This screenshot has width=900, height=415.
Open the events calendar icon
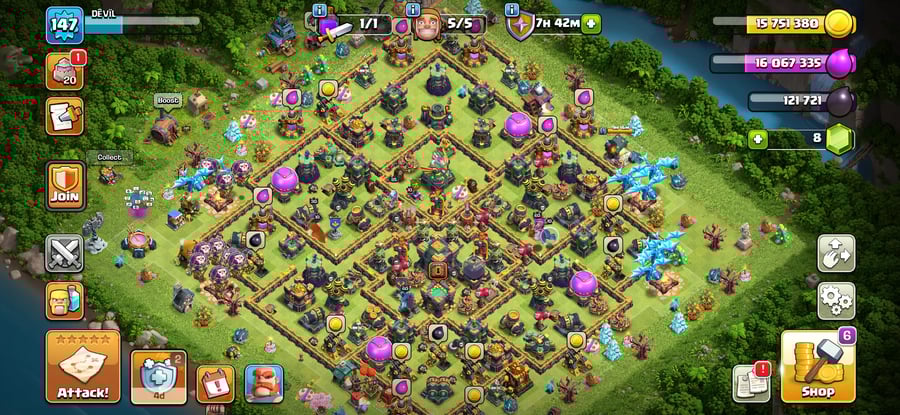click(x=214, y=382)
